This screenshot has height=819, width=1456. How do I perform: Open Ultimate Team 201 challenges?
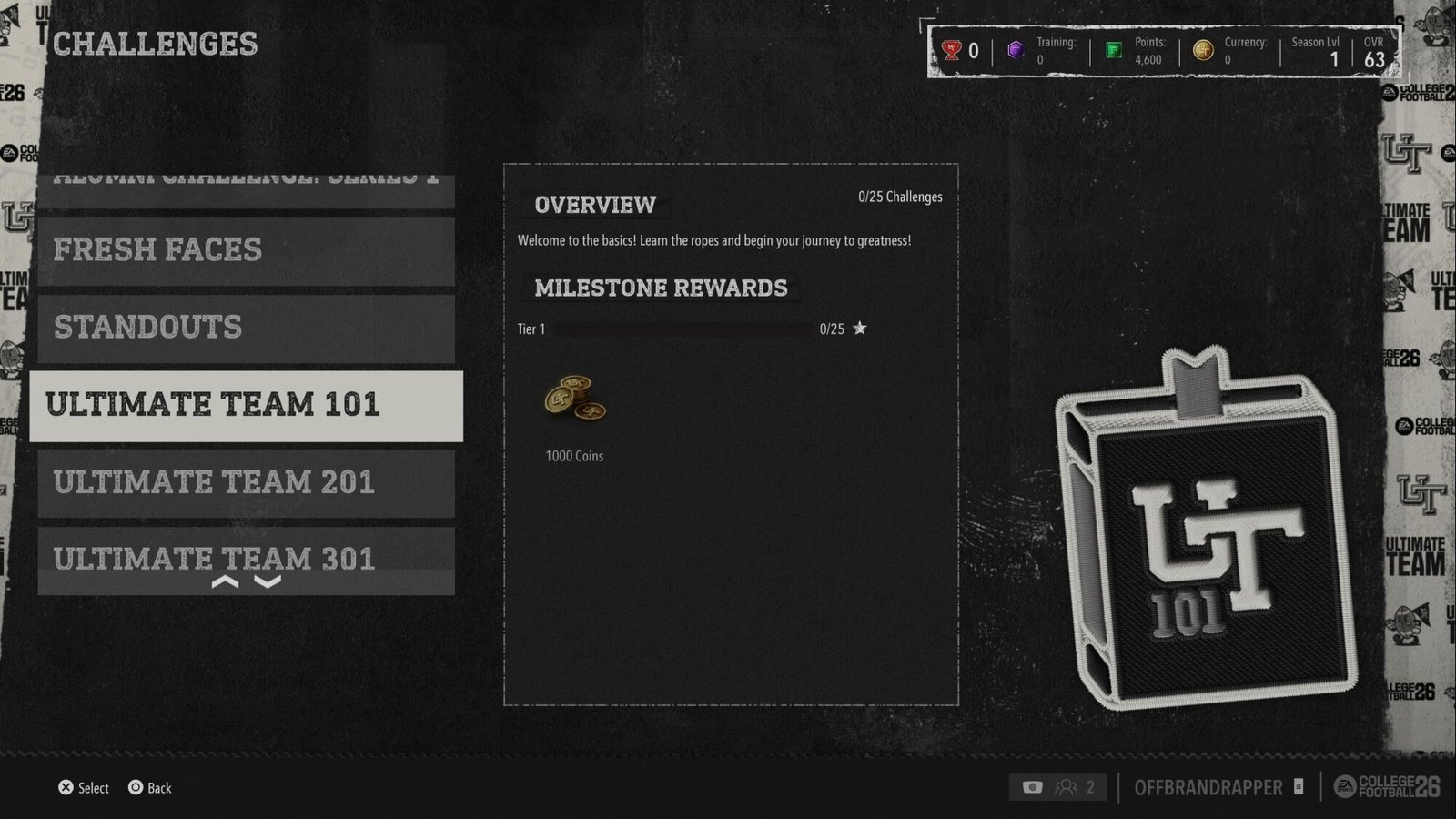246,483
